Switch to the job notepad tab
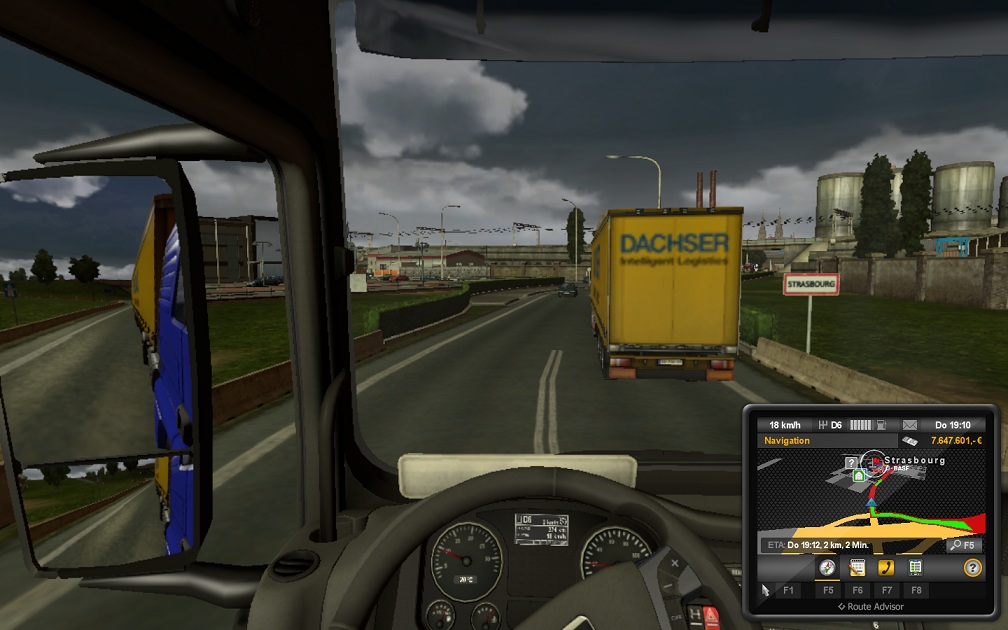Image resolution: width=1008 pixels, height=630 pixels. point(857,568)
